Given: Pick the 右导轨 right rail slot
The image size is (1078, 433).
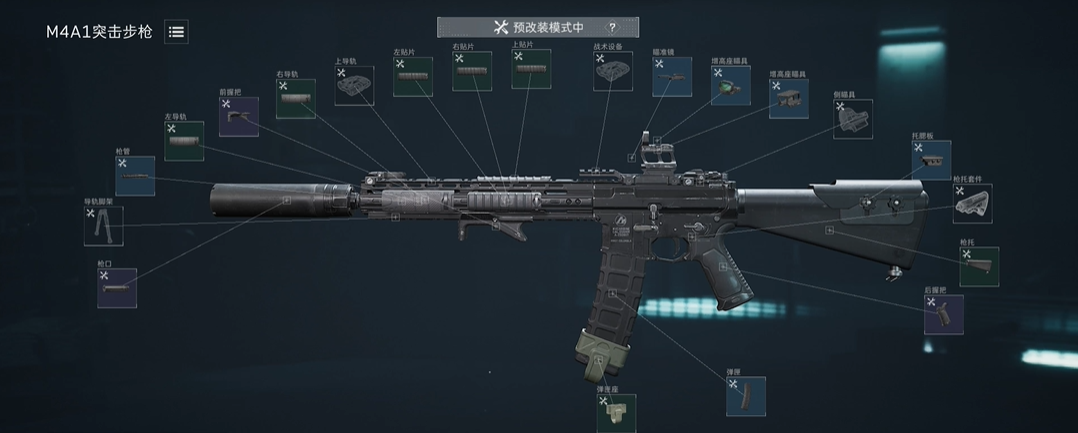Looking at the screenshot, I should [x=295, y=99].
